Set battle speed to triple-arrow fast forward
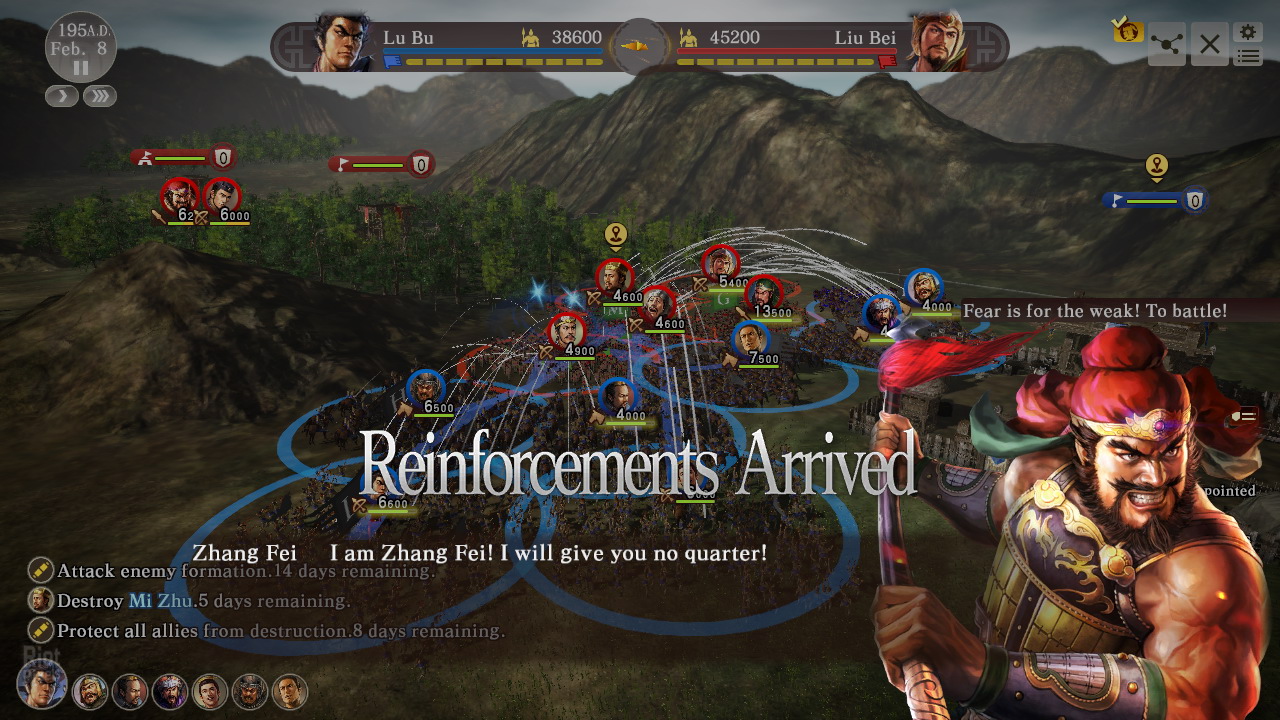The height and width of the screenshot is (720, 1280). click(x=100, y=96)
